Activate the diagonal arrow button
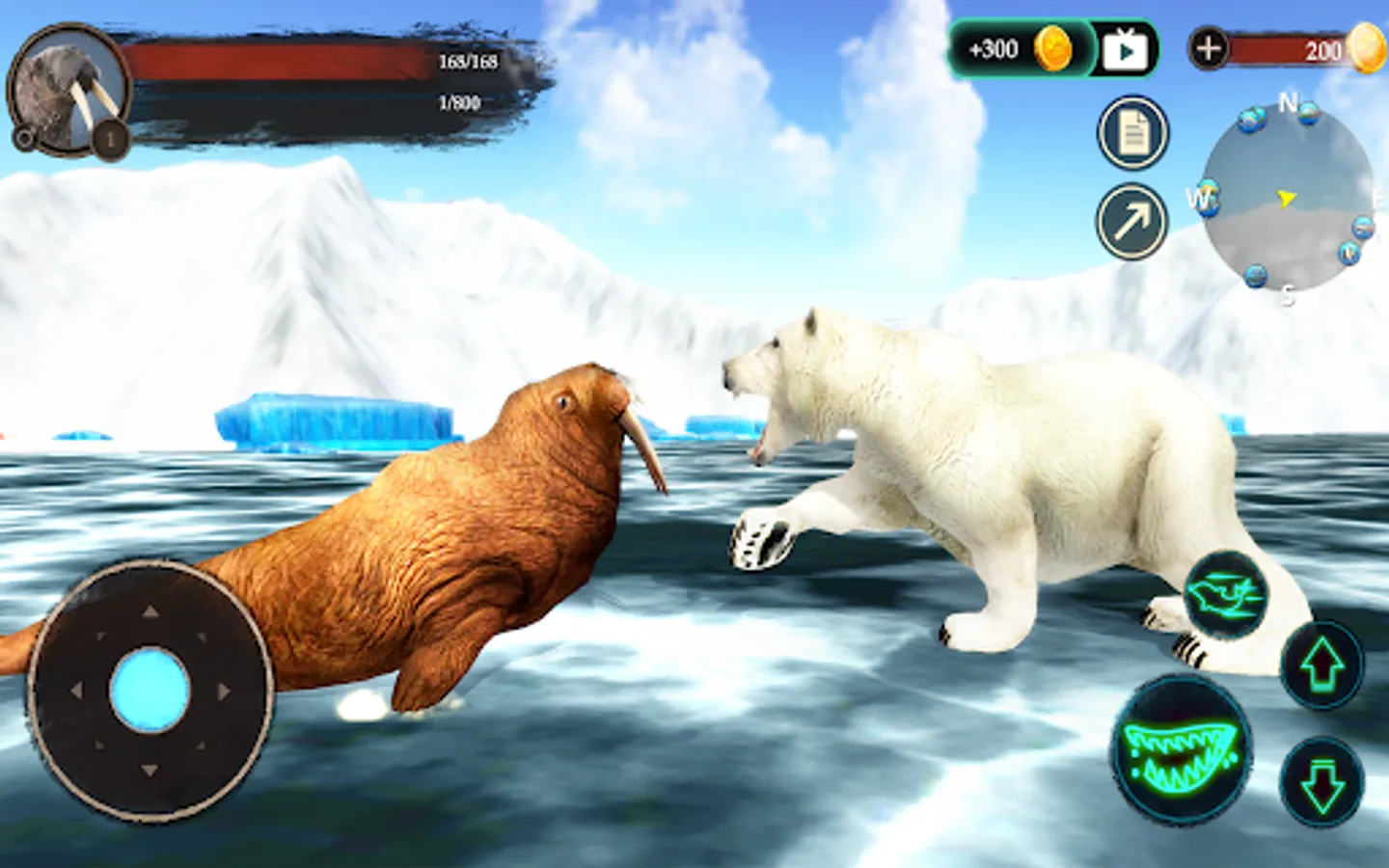Screen dimensions: 1389x868 [x=1132, y=222]
